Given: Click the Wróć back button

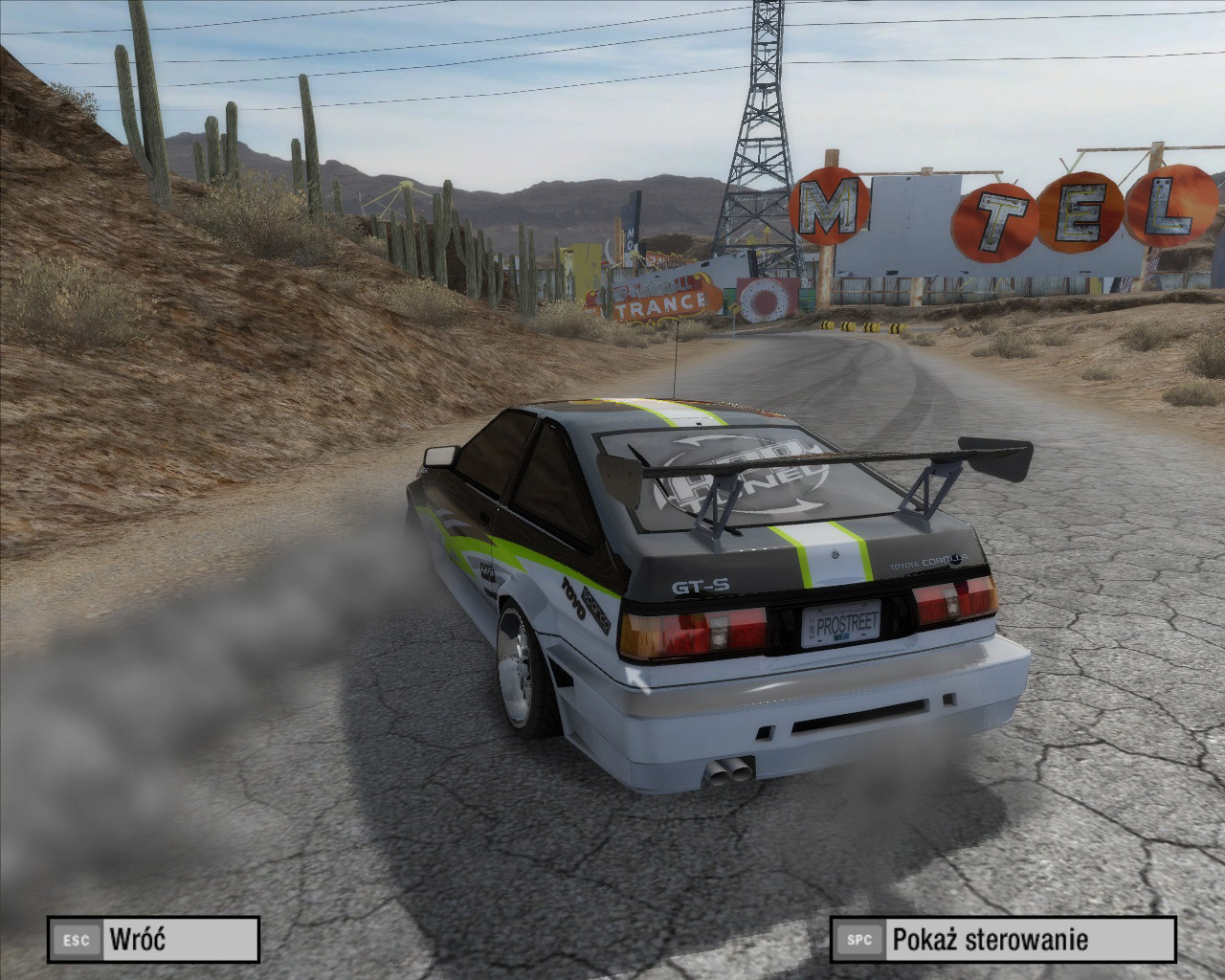Looking at the screenshot, I should 153,939.
